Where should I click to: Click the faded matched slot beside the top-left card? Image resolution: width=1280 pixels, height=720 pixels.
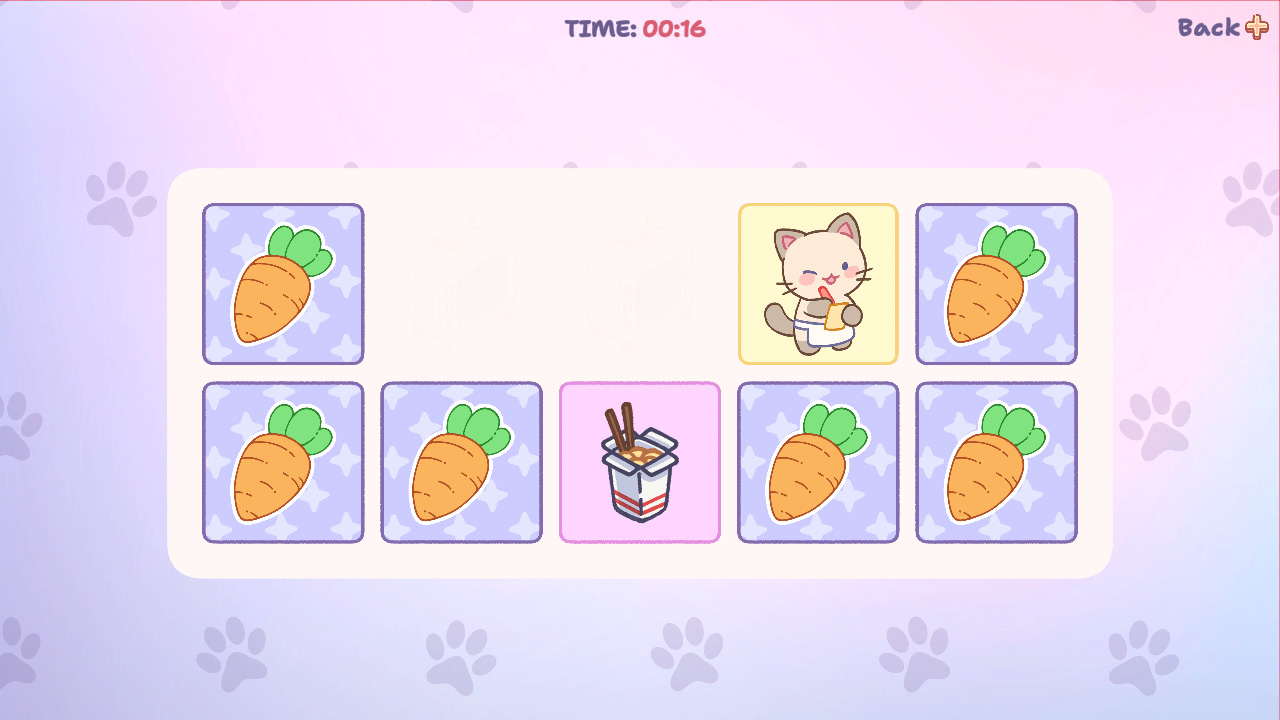(x=461, y=283)
